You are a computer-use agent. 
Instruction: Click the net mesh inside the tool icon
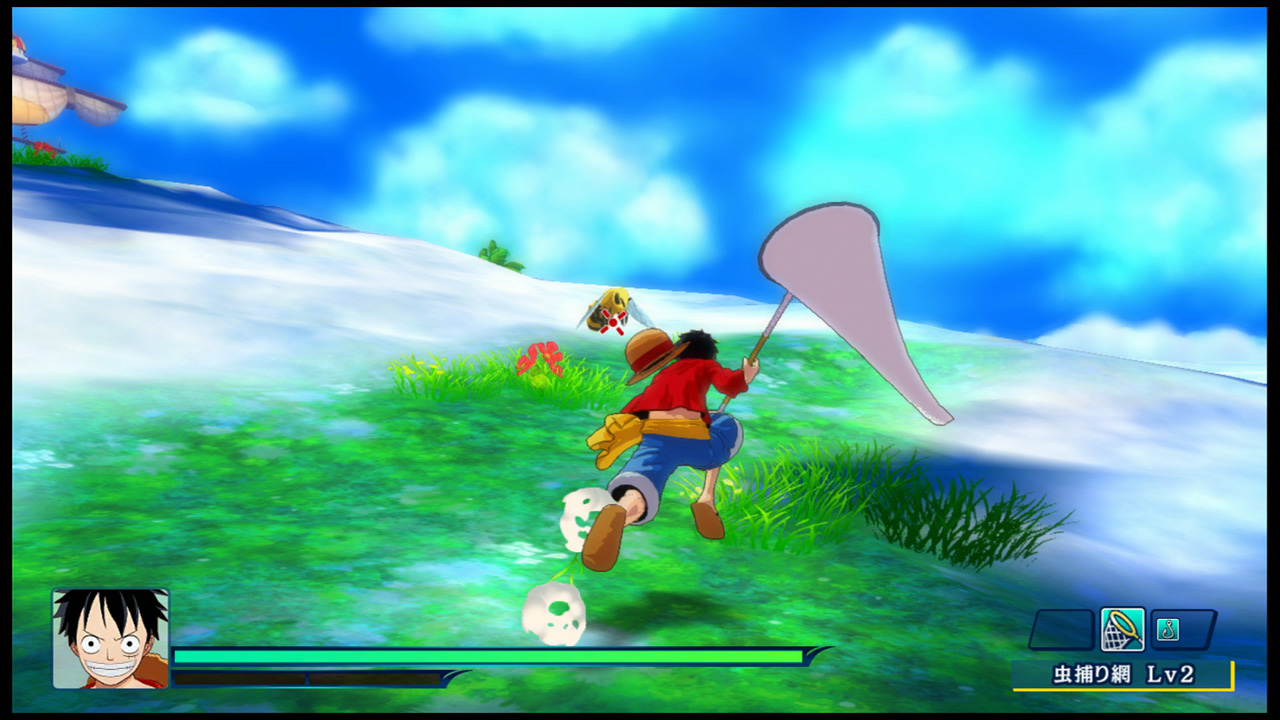point(1114,638)
